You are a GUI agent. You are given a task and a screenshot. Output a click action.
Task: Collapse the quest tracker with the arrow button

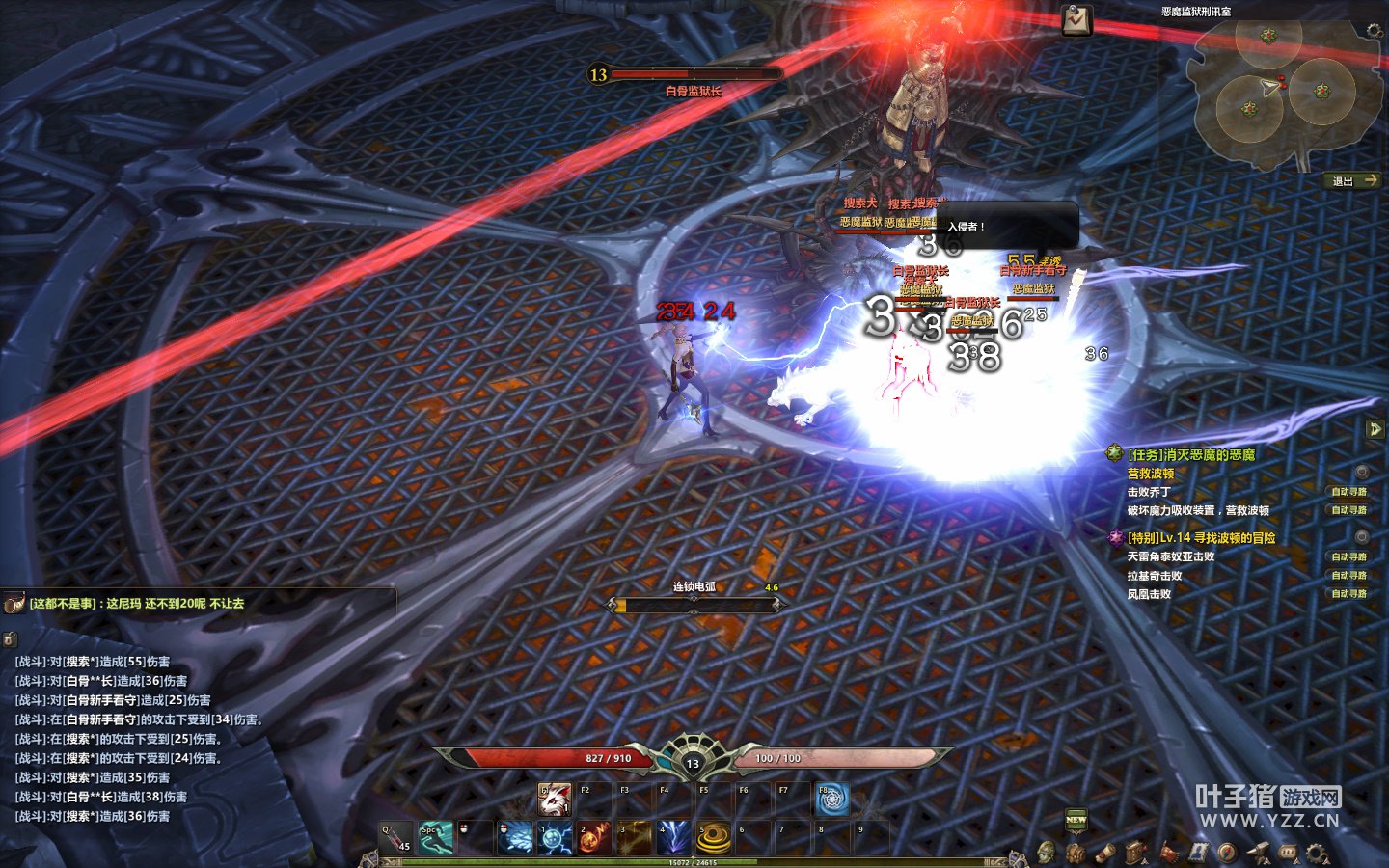pyautogui.click(x=1375, y=429)
